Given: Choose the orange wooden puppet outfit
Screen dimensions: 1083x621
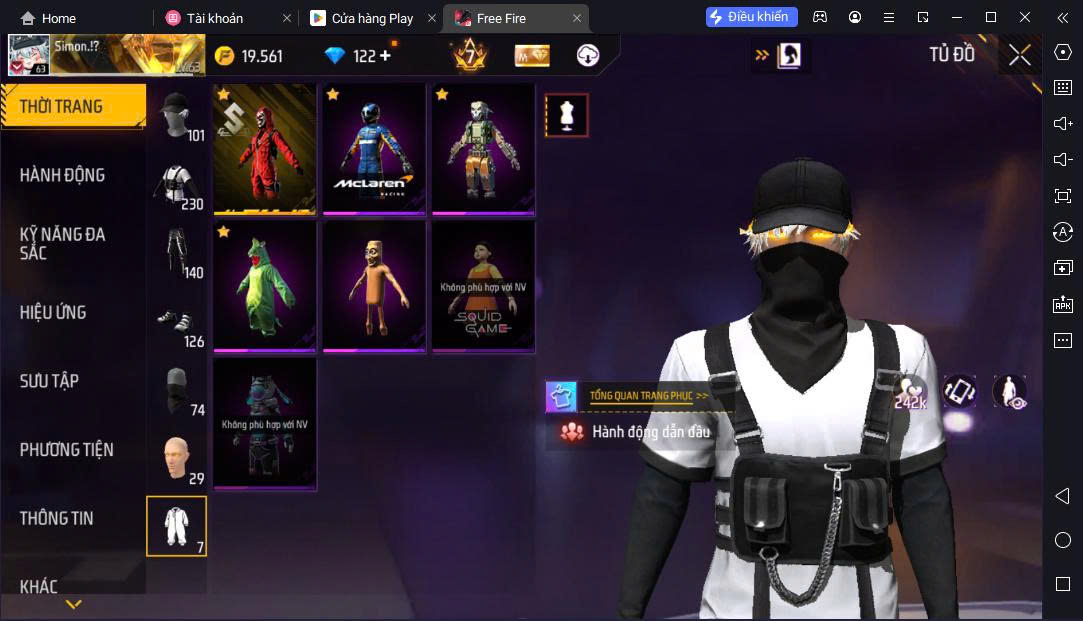Looking at the screenshot, I should point(374,286).
